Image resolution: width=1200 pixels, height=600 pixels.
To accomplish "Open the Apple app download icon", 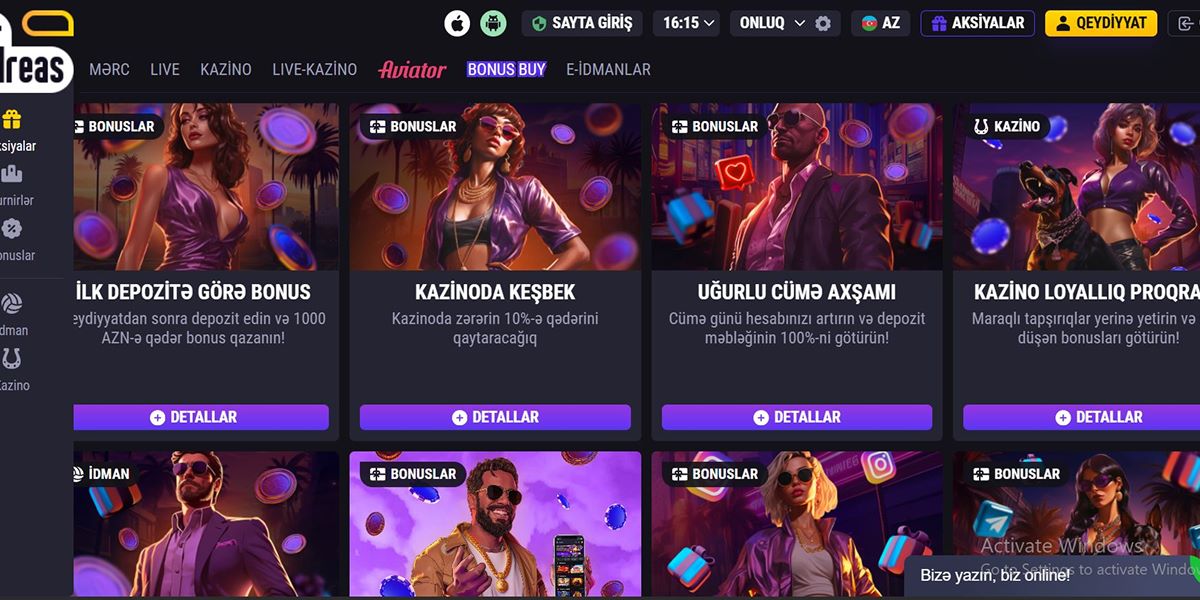I will [457, 23].
